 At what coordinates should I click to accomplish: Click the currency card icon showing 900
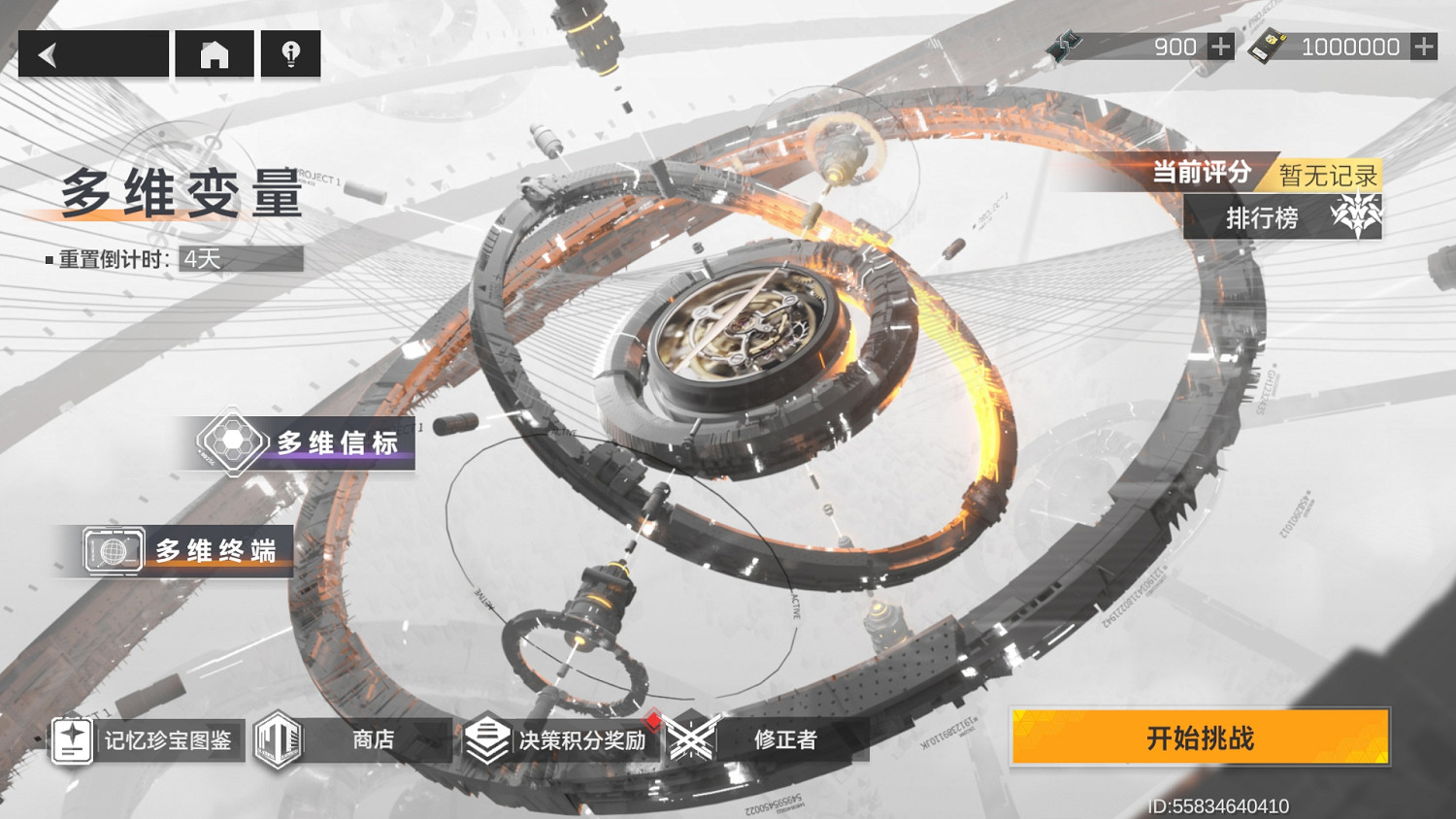(x=1066, y=45)
